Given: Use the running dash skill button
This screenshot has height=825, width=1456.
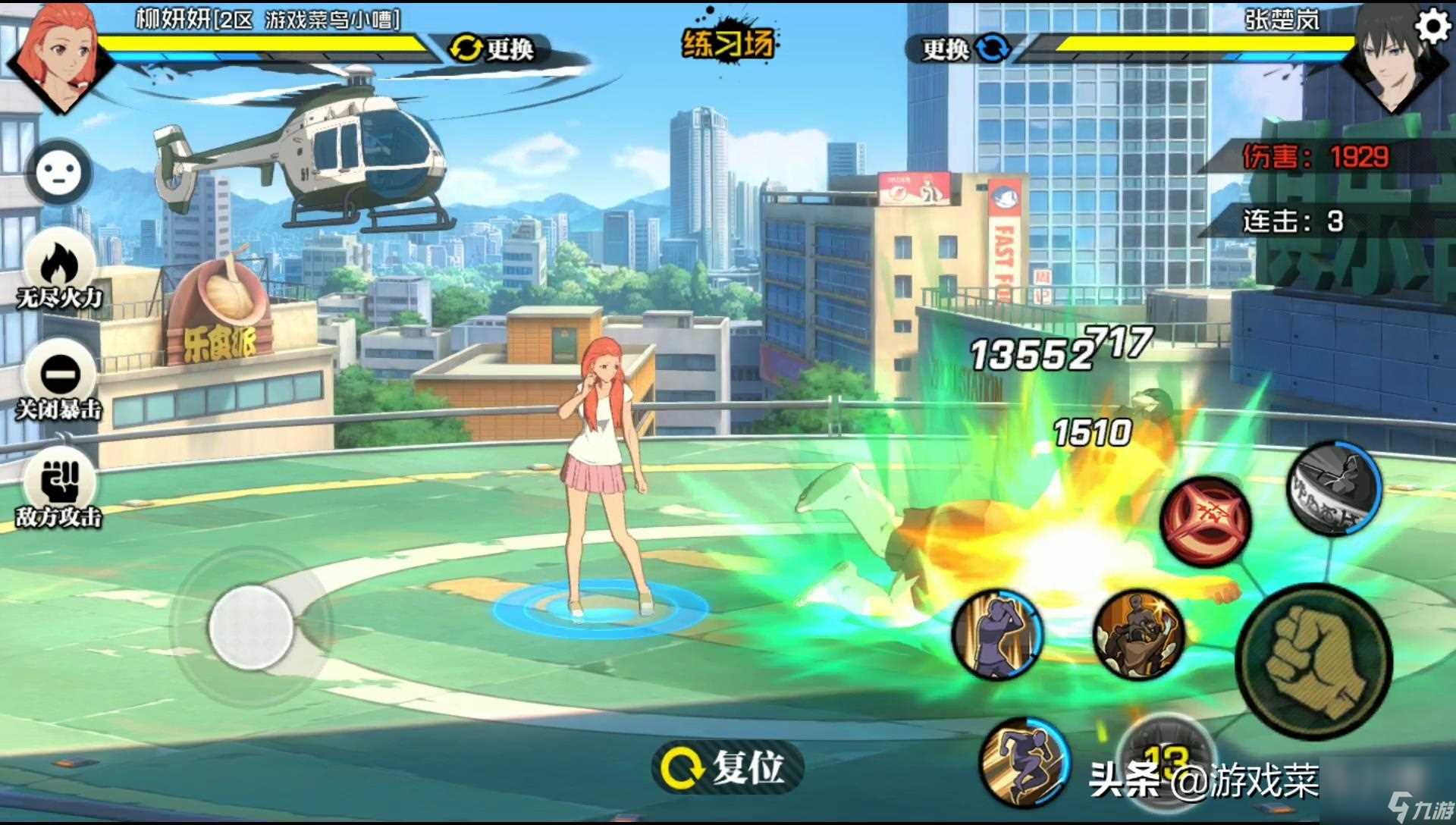Looking at the screenshot, I should click(1024, 762).
